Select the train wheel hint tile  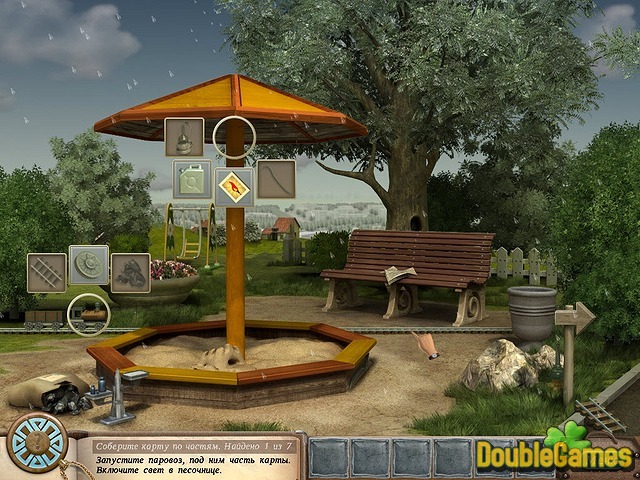pyautogui.click(x=89, y=265)
